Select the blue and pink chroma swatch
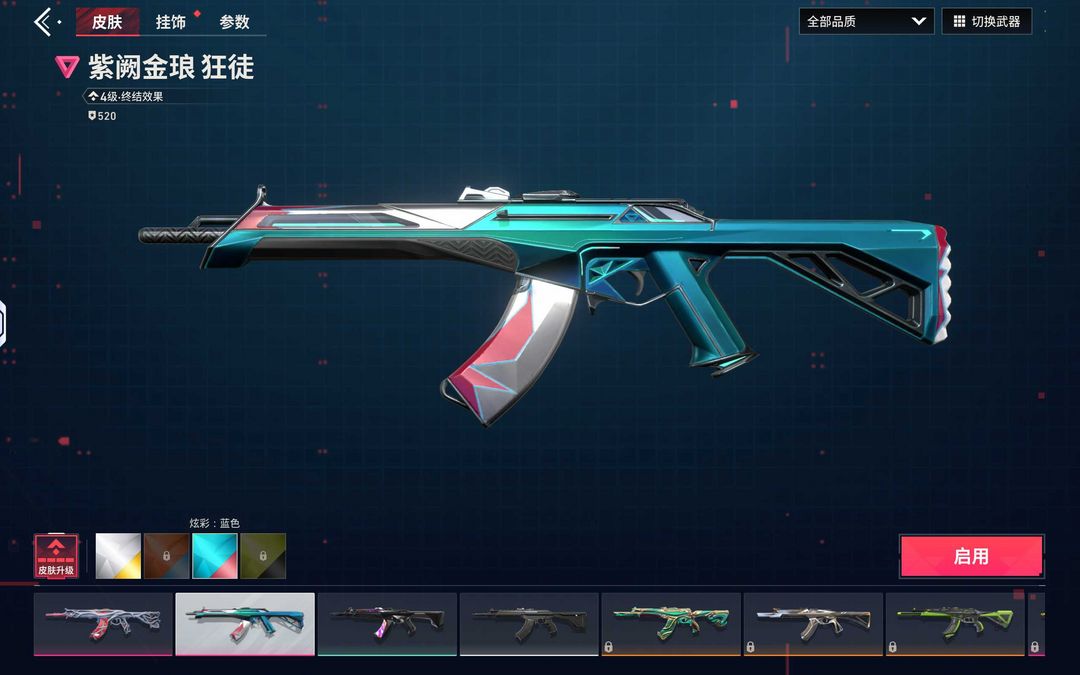The width and height of the screenshot is (1080, 675). coord(214,556)
